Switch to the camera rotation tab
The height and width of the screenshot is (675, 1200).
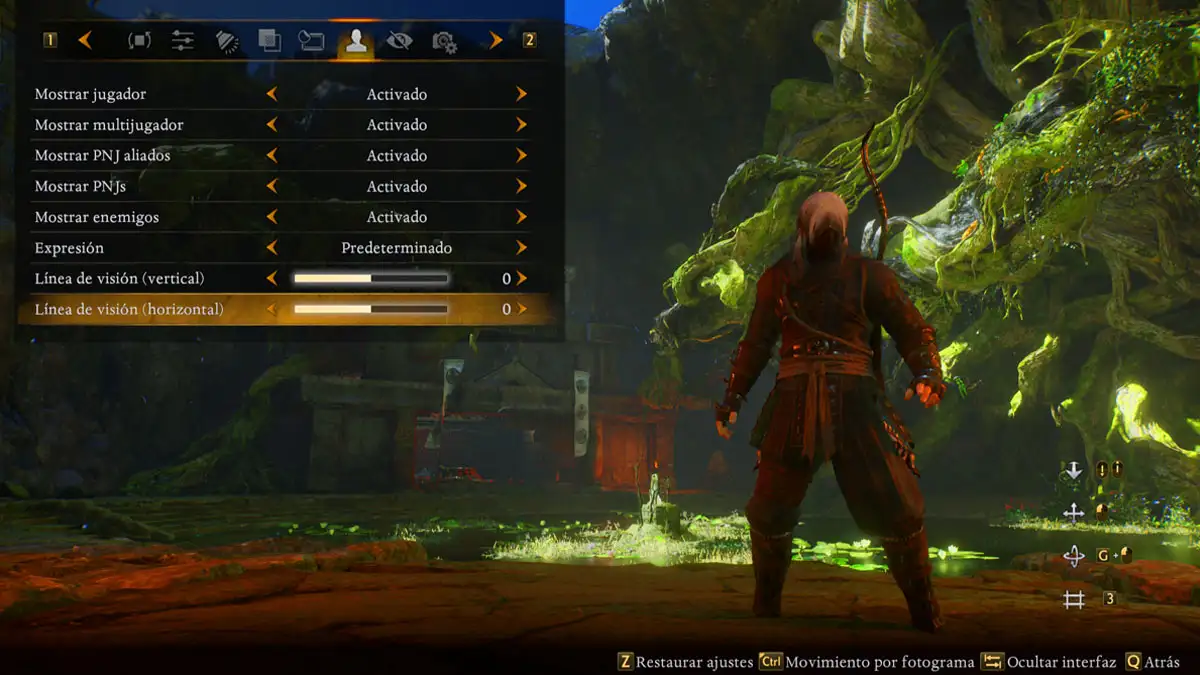pos(140,41)
